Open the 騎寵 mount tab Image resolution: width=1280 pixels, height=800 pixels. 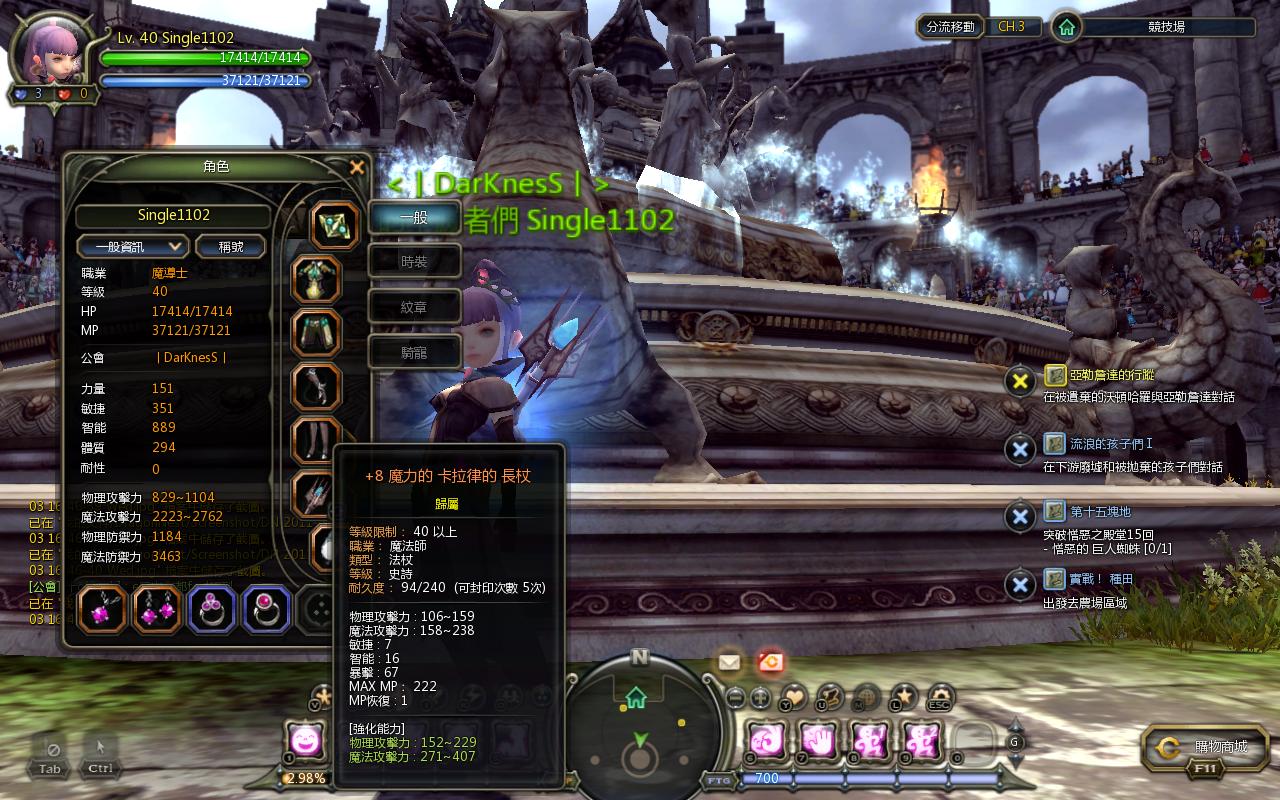point(414,352)
